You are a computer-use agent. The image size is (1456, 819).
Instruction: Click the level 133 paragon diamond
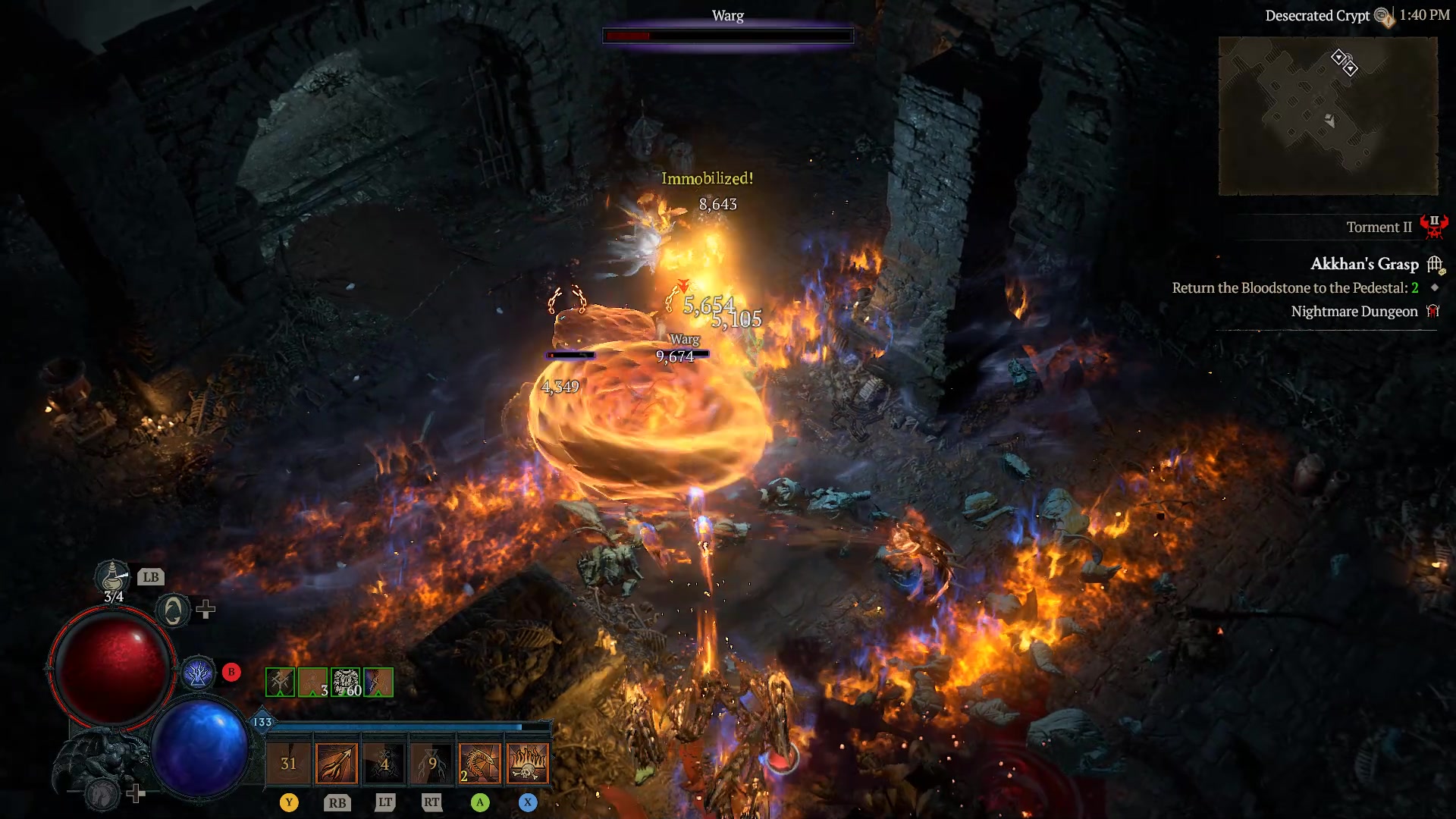(262, 723)
